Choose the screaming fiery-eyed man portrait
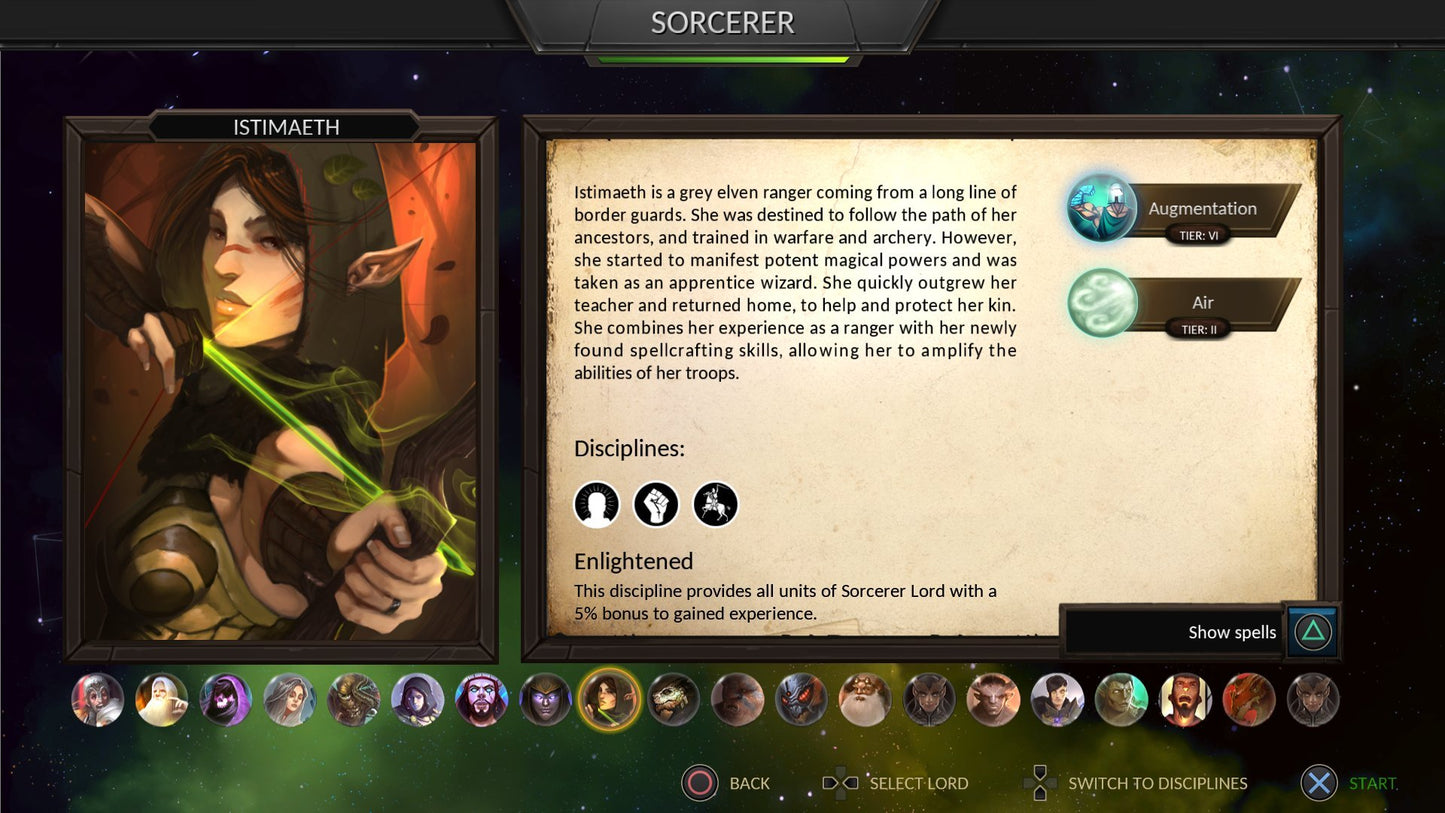 tap(1185, 699)
